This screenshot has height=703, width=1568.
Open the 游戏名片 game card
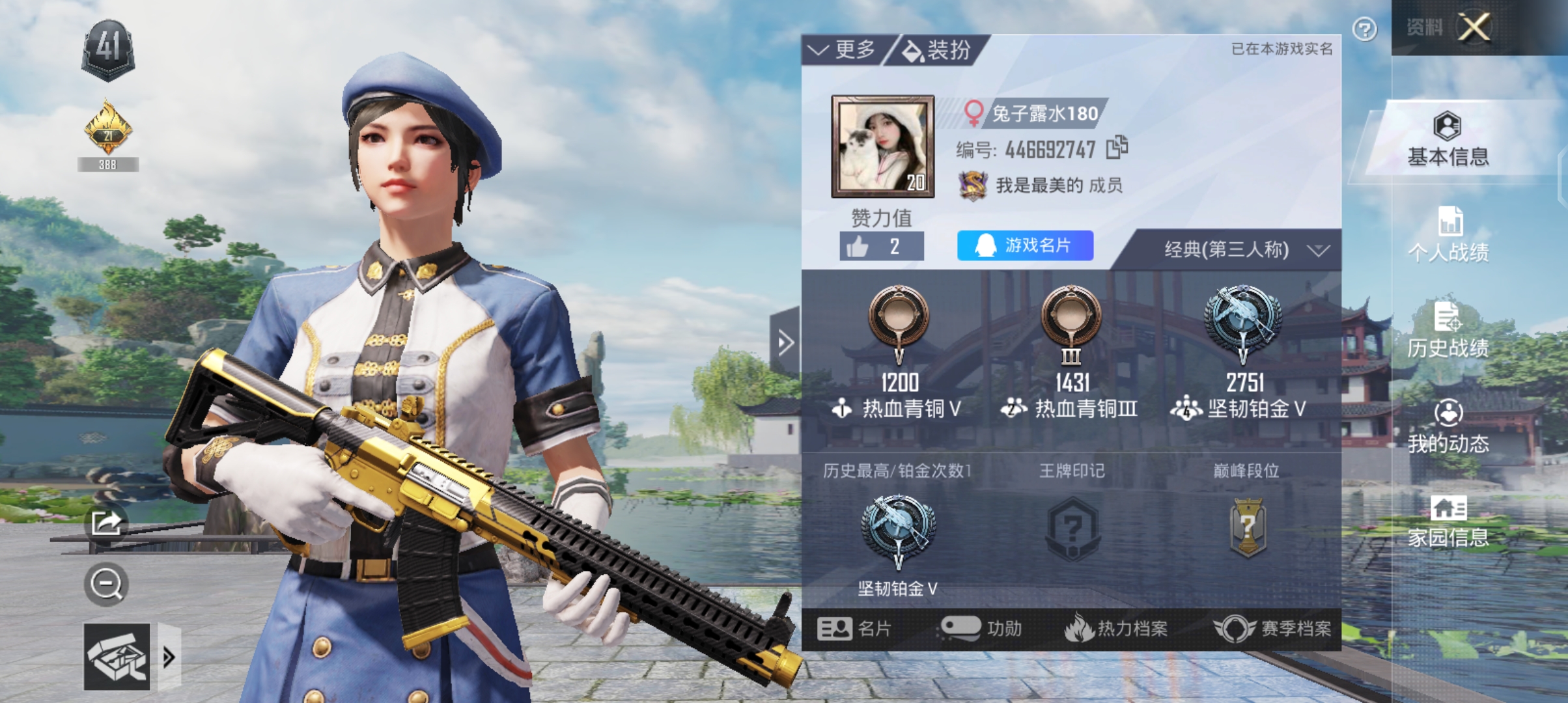coord(1024,245)
